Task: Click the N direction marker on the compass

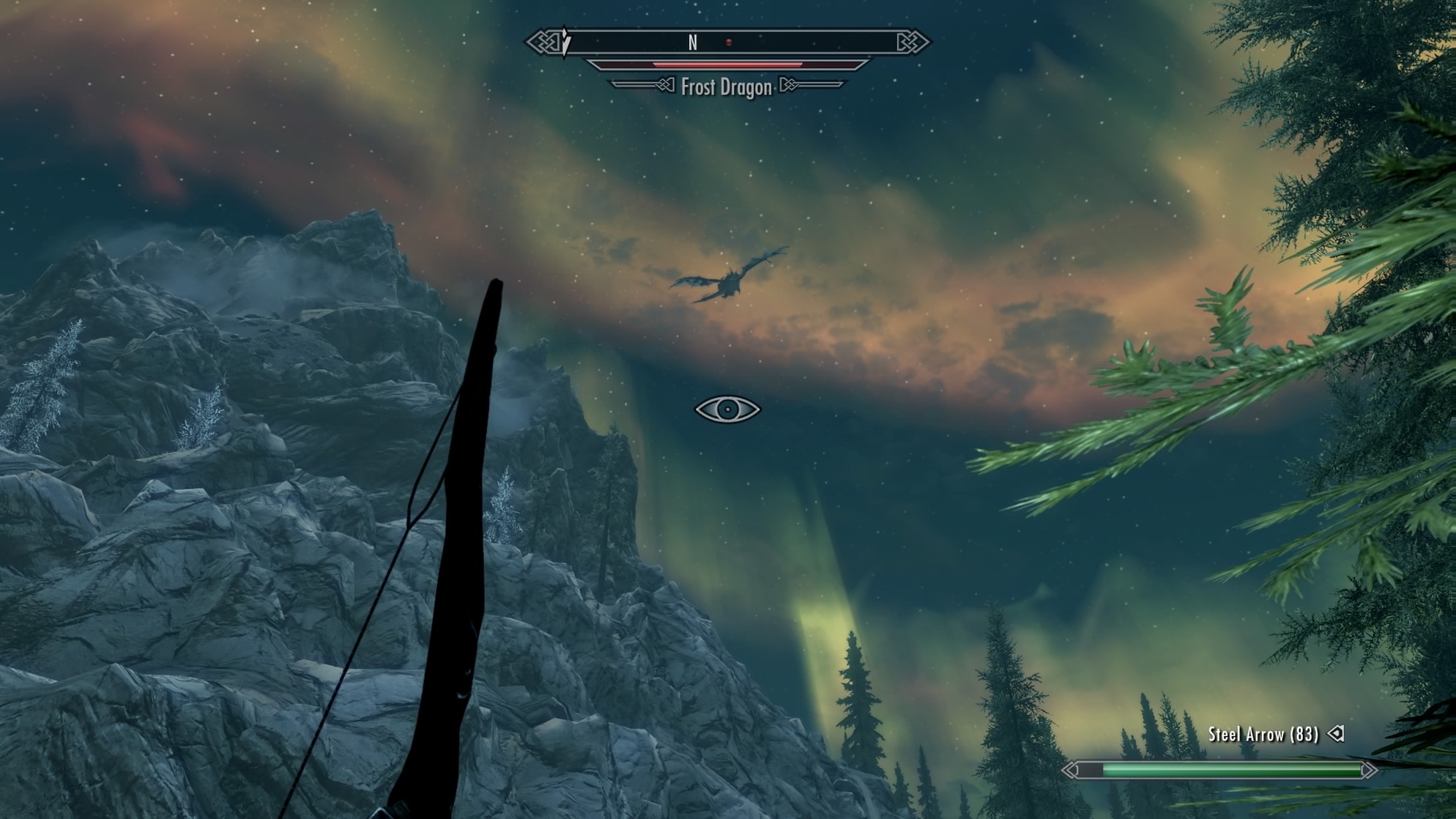Action: point(691,43)
